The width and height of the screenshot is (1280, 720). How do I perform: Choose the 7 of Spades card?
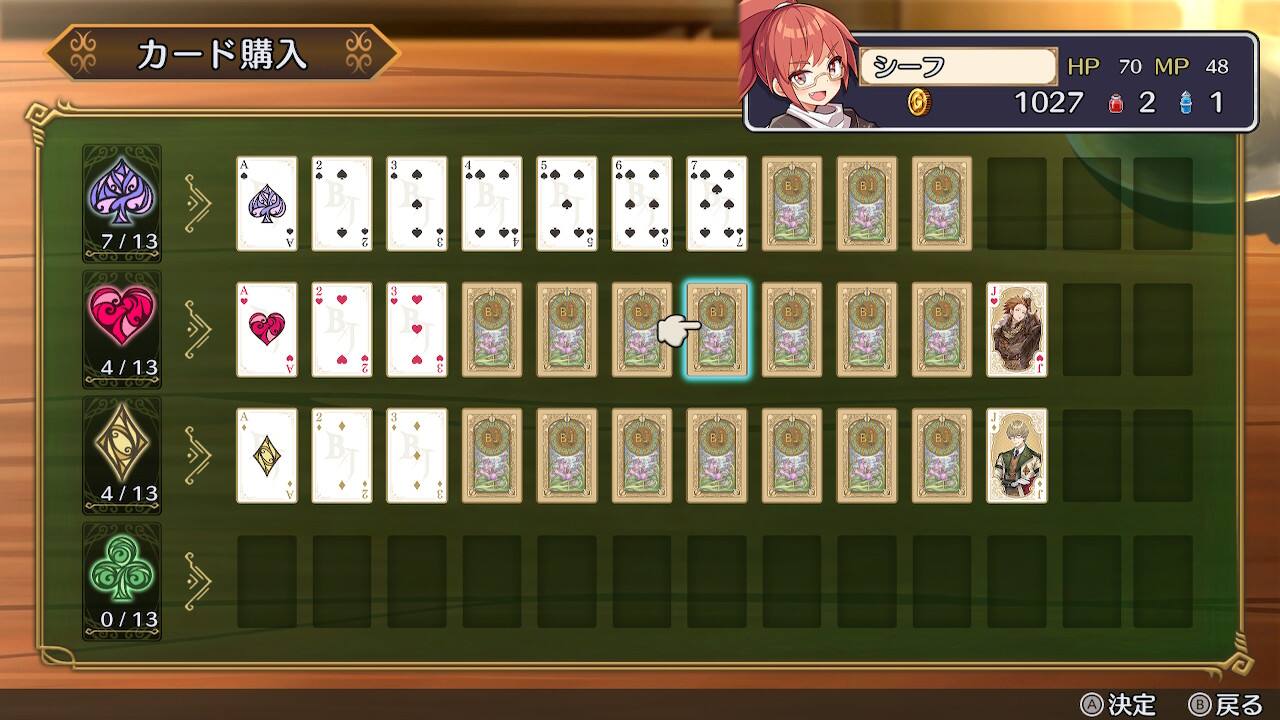click(x=717, y=203)
